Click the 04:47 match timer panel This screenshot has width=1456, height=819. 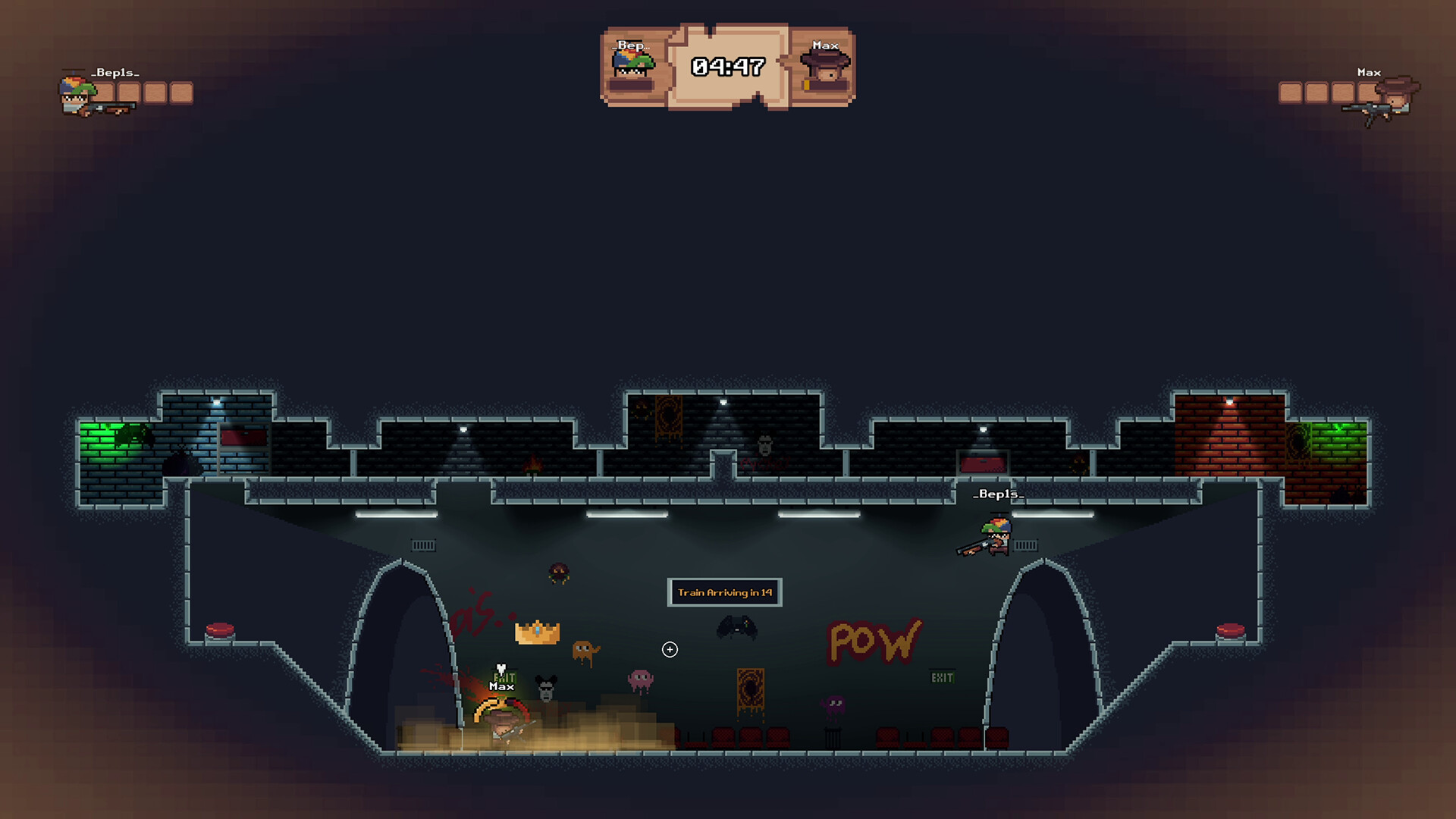pos(729,65)
